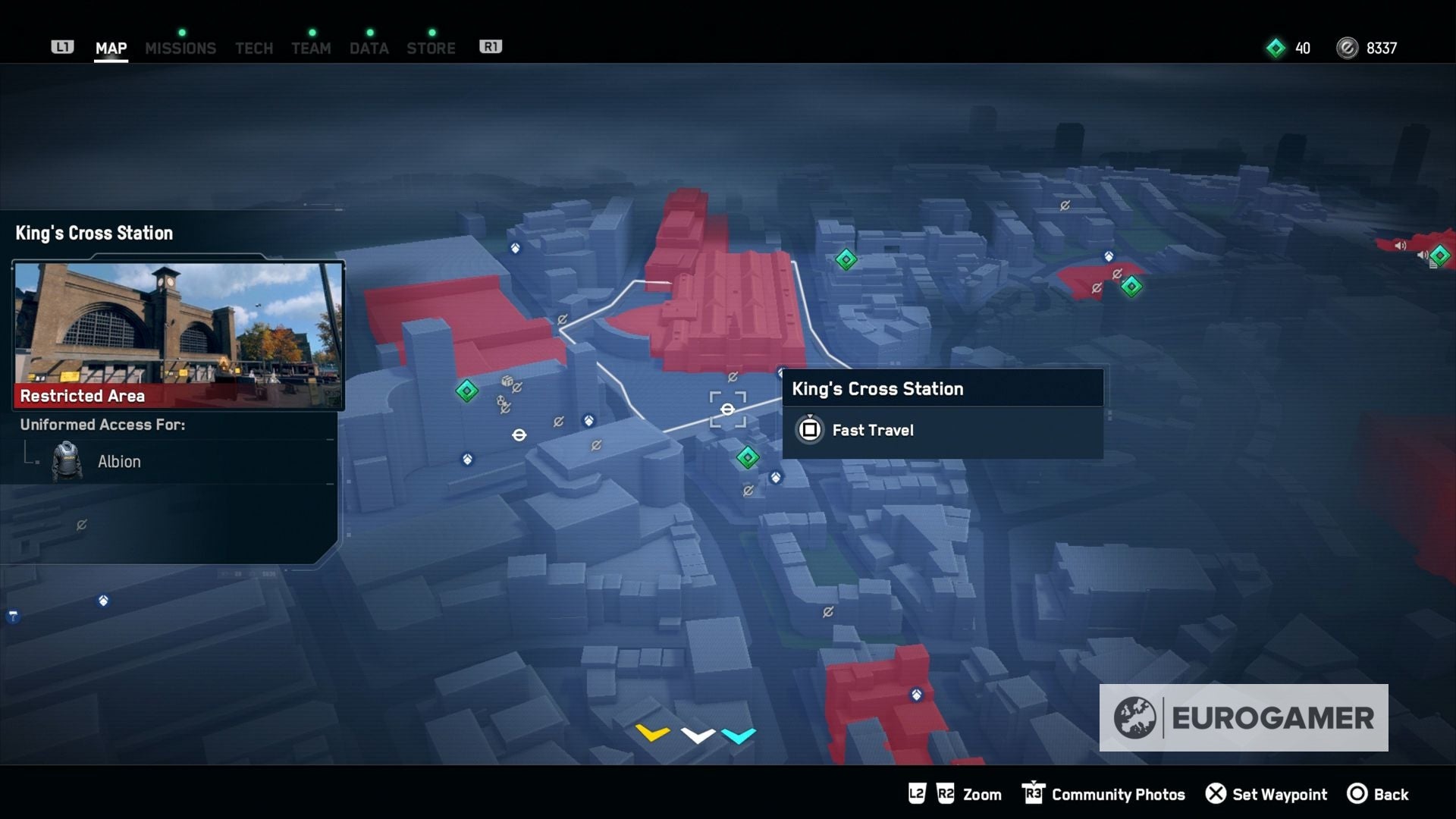1456x819 pixels.
Task: Click the R1 shoulder button prompt
Action: [x=491, y=45]
